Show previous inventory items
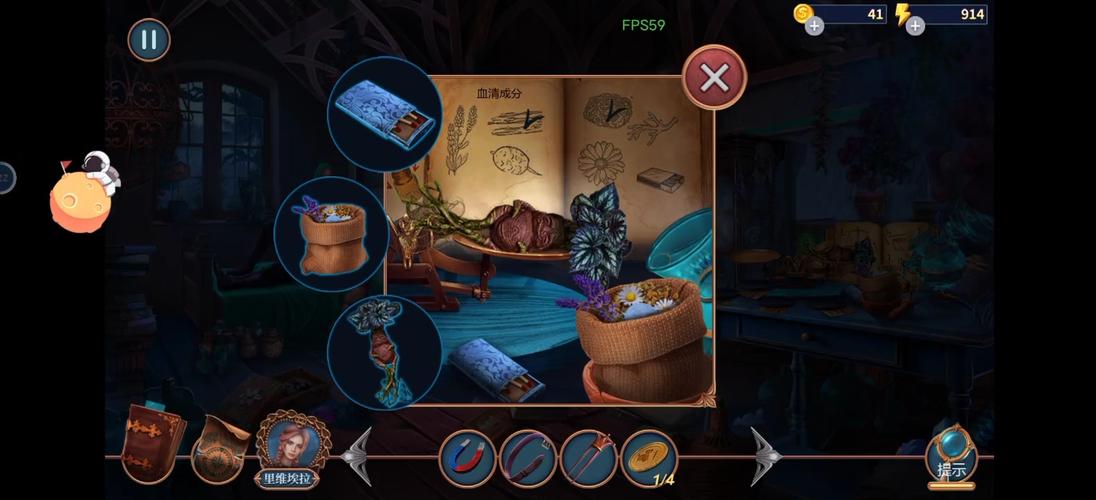The image size is (1096, 500). (x=357, y=457)
